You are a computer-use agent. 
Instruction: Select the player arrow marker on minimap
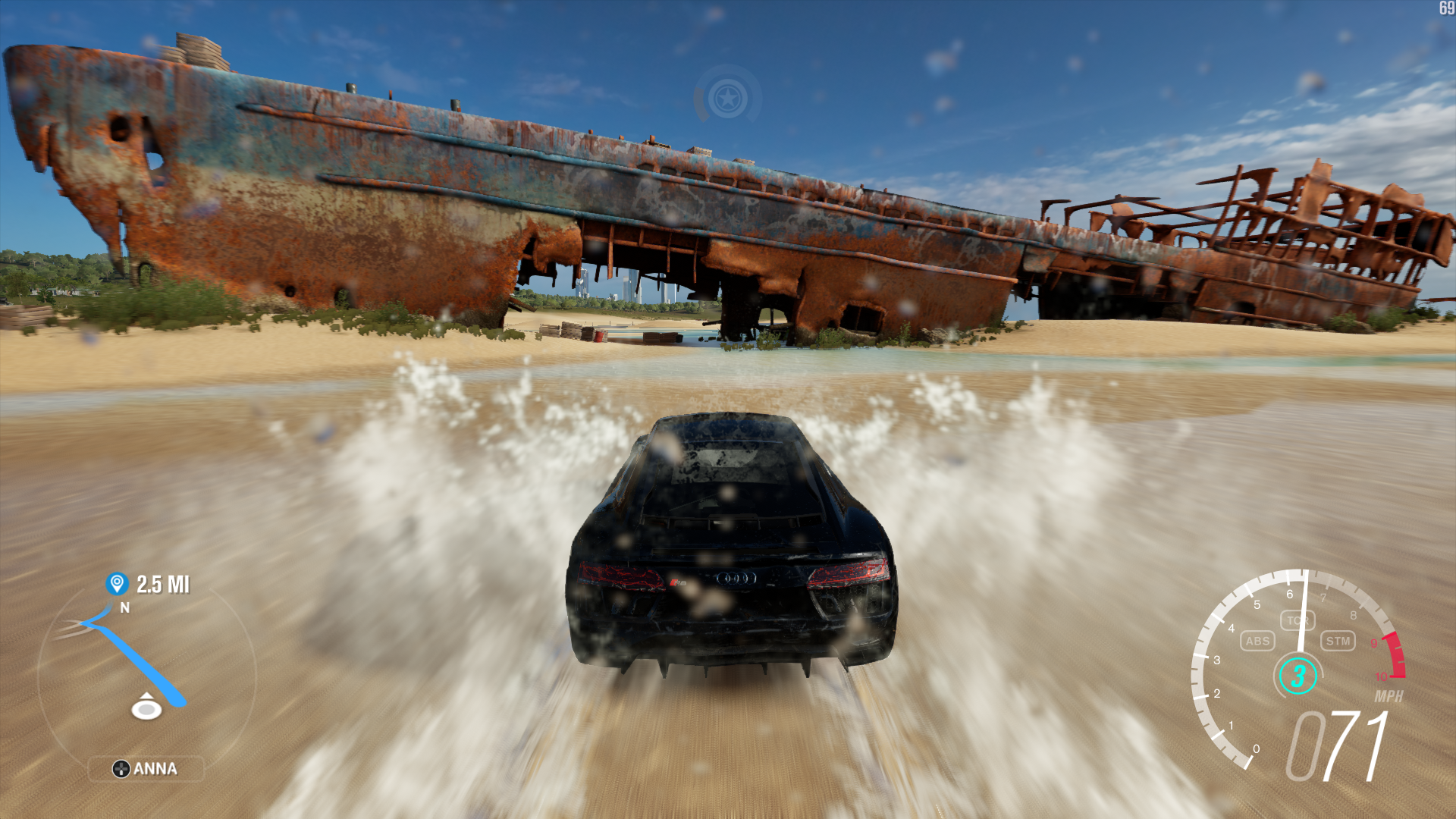coord(145,707)
